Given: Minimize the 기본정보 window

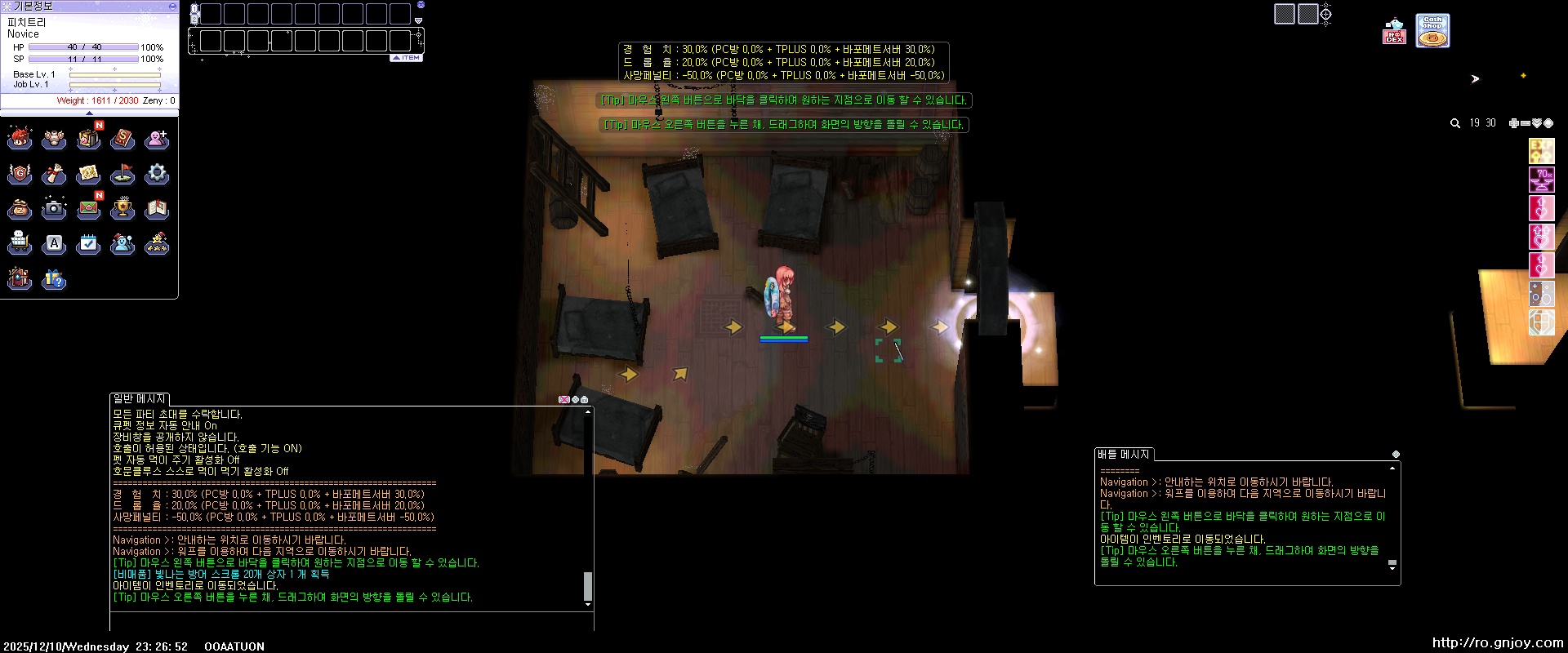Looking at the screenshot, I should point(172,6).
